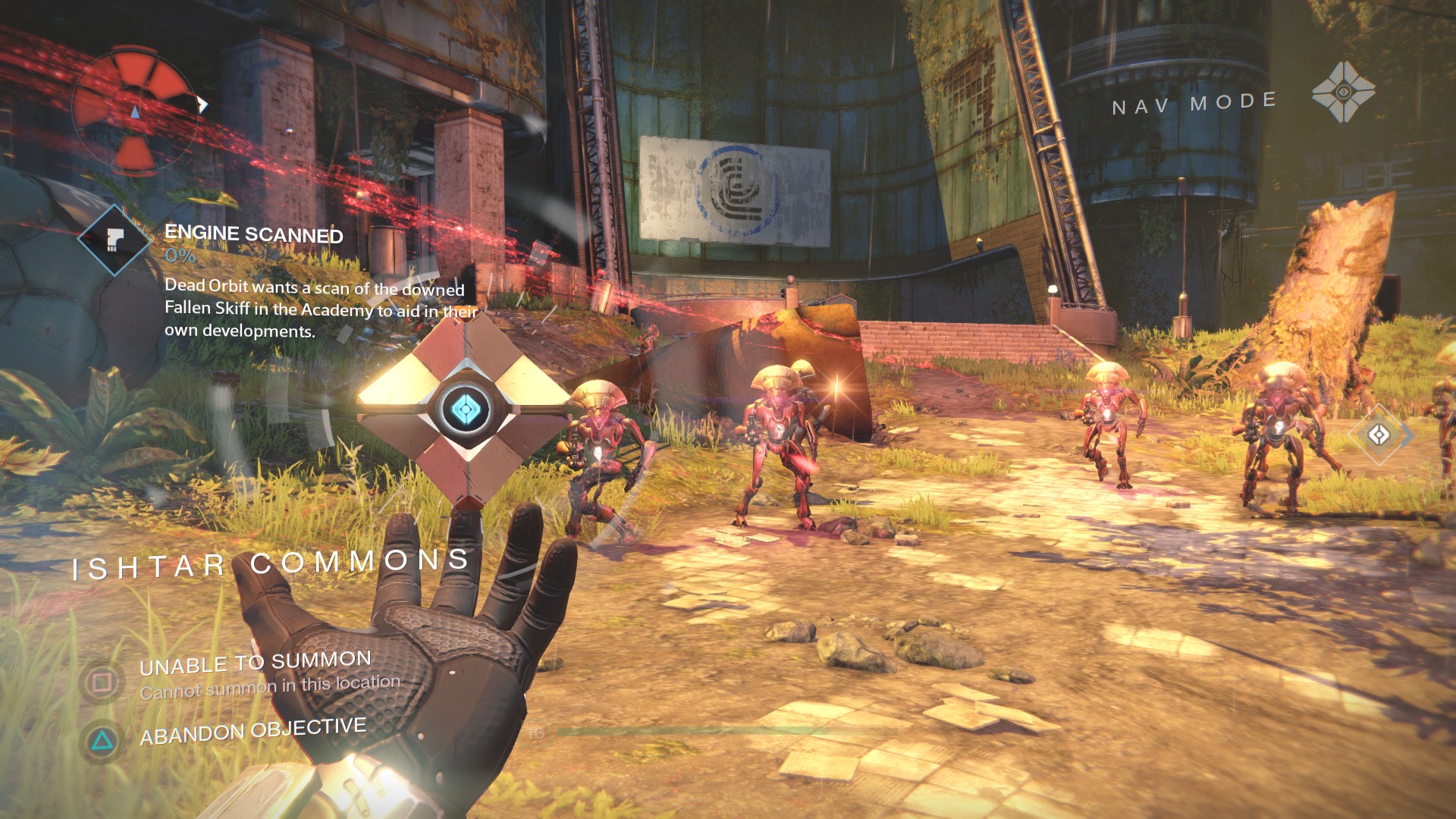Select the Engine Scanned objective tracker
The height and width of the screenshot is (819, 1456).
pyautogui.click(x=253, y=234)
